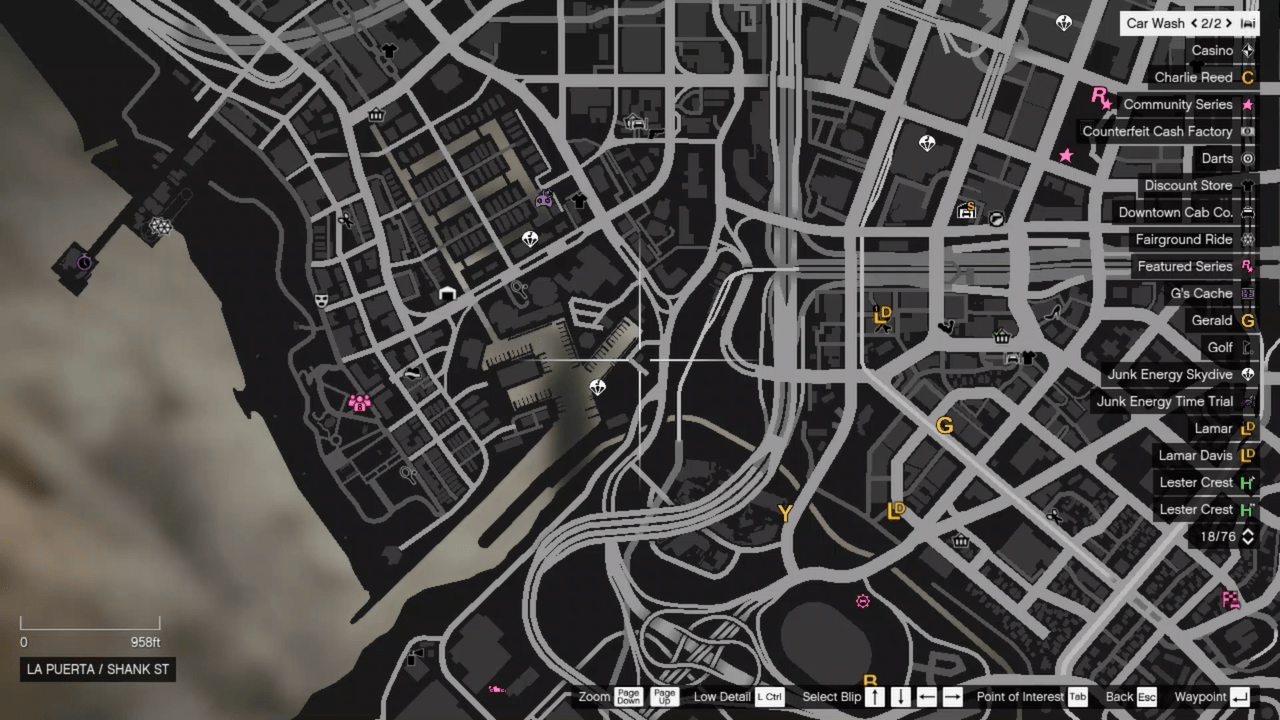Click the mask store icon in La Puerta
This screenshot has width=1280, height=720.
[x=321, y=301]
